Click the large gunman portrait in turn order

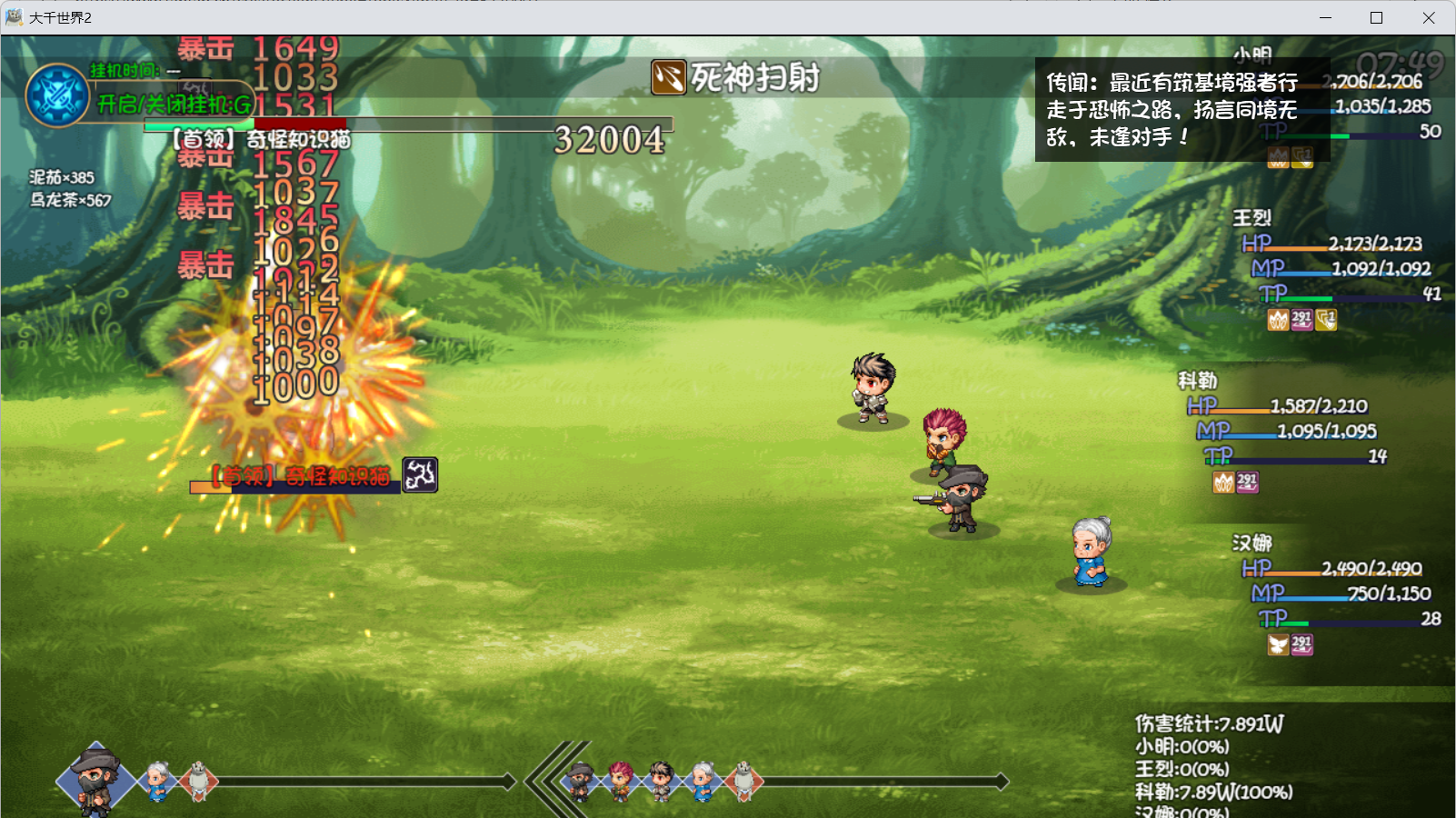[96, 779]
